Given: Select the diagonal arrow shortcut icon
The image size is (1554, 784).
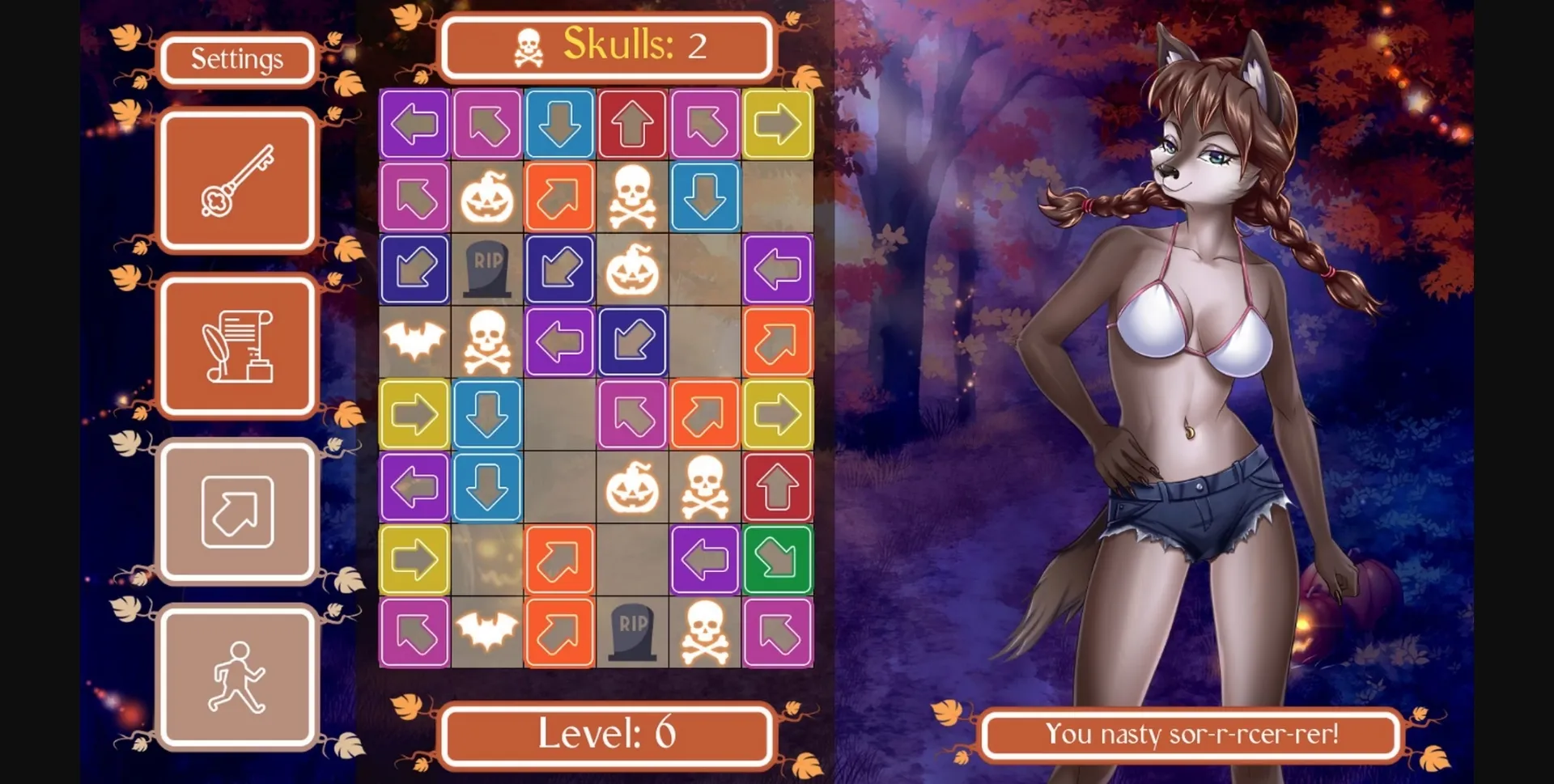Looking at the screenshot, I should point(237,512).
